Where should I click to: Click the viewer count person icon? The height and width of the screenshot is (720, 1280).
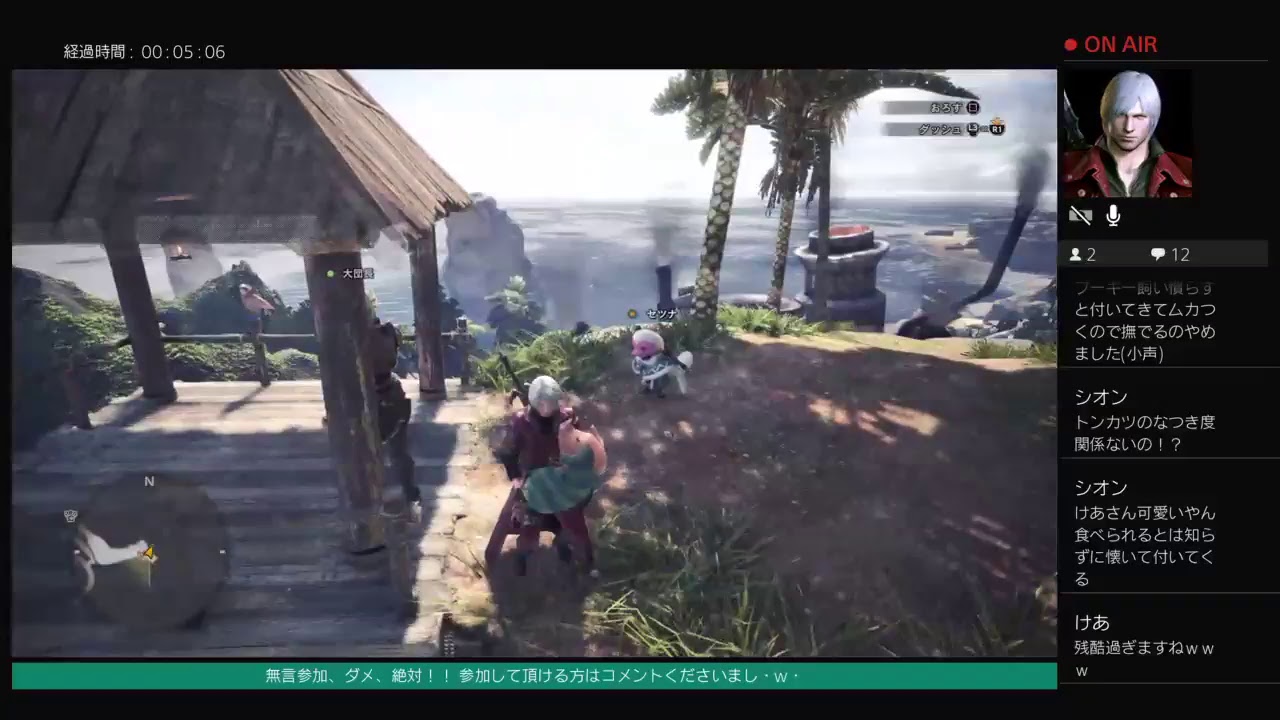(1076, 254)
